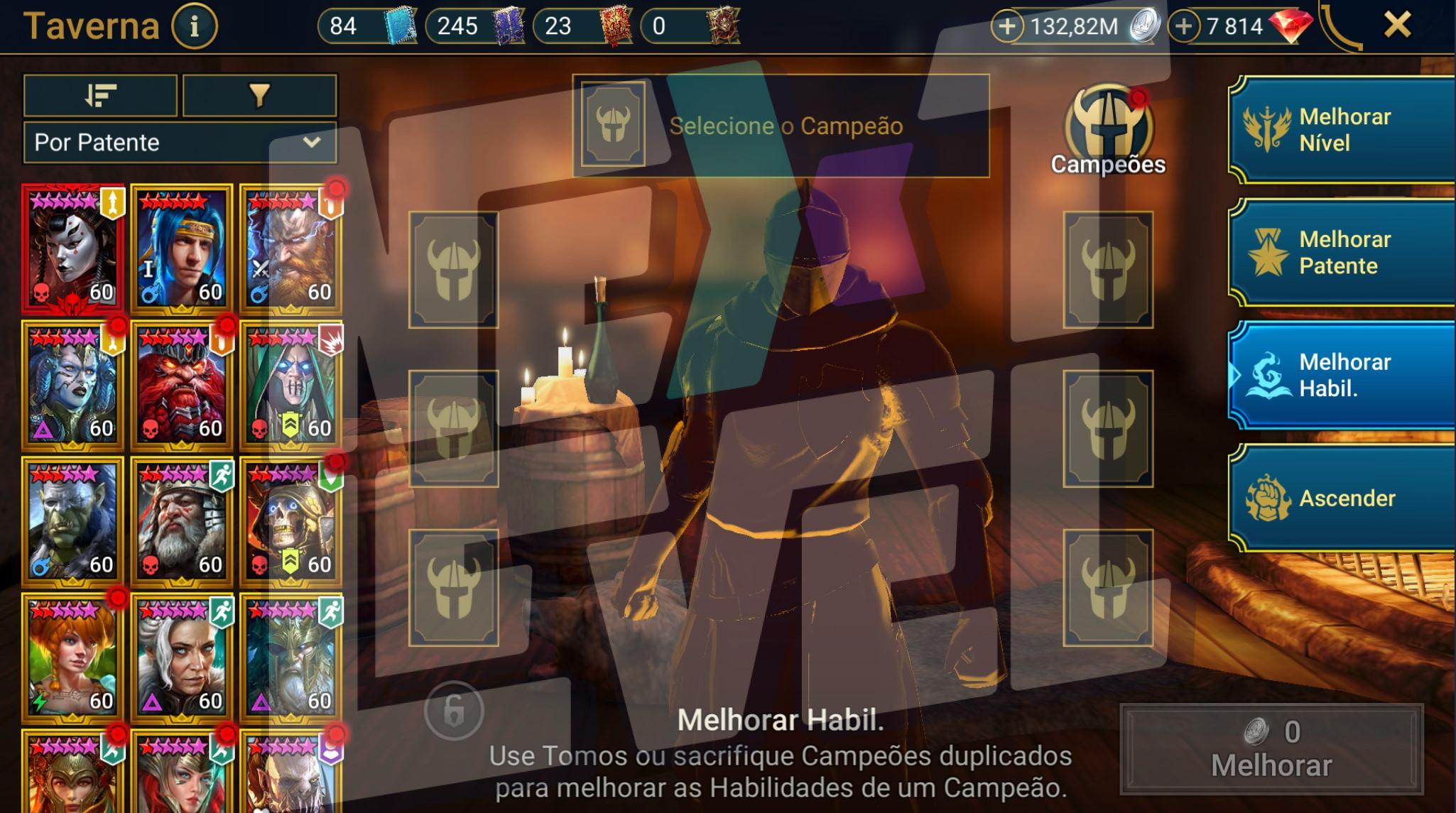Switch to the Melhorar Patente tab
The width and height of the screenshot is (1456, 813).
[1342, 253]
